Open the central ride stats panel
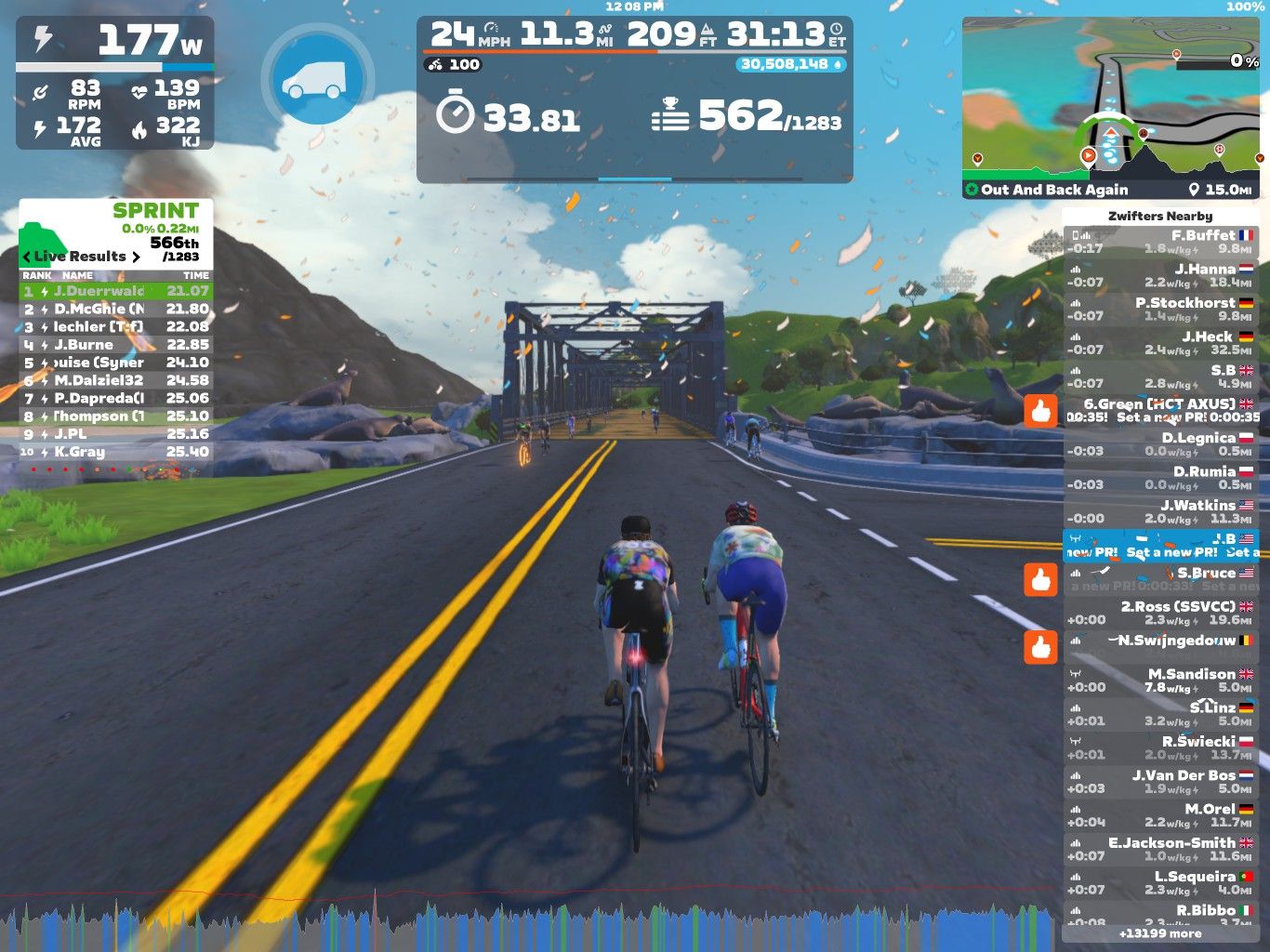This screenshot has height=952, width=1270. 634,99
